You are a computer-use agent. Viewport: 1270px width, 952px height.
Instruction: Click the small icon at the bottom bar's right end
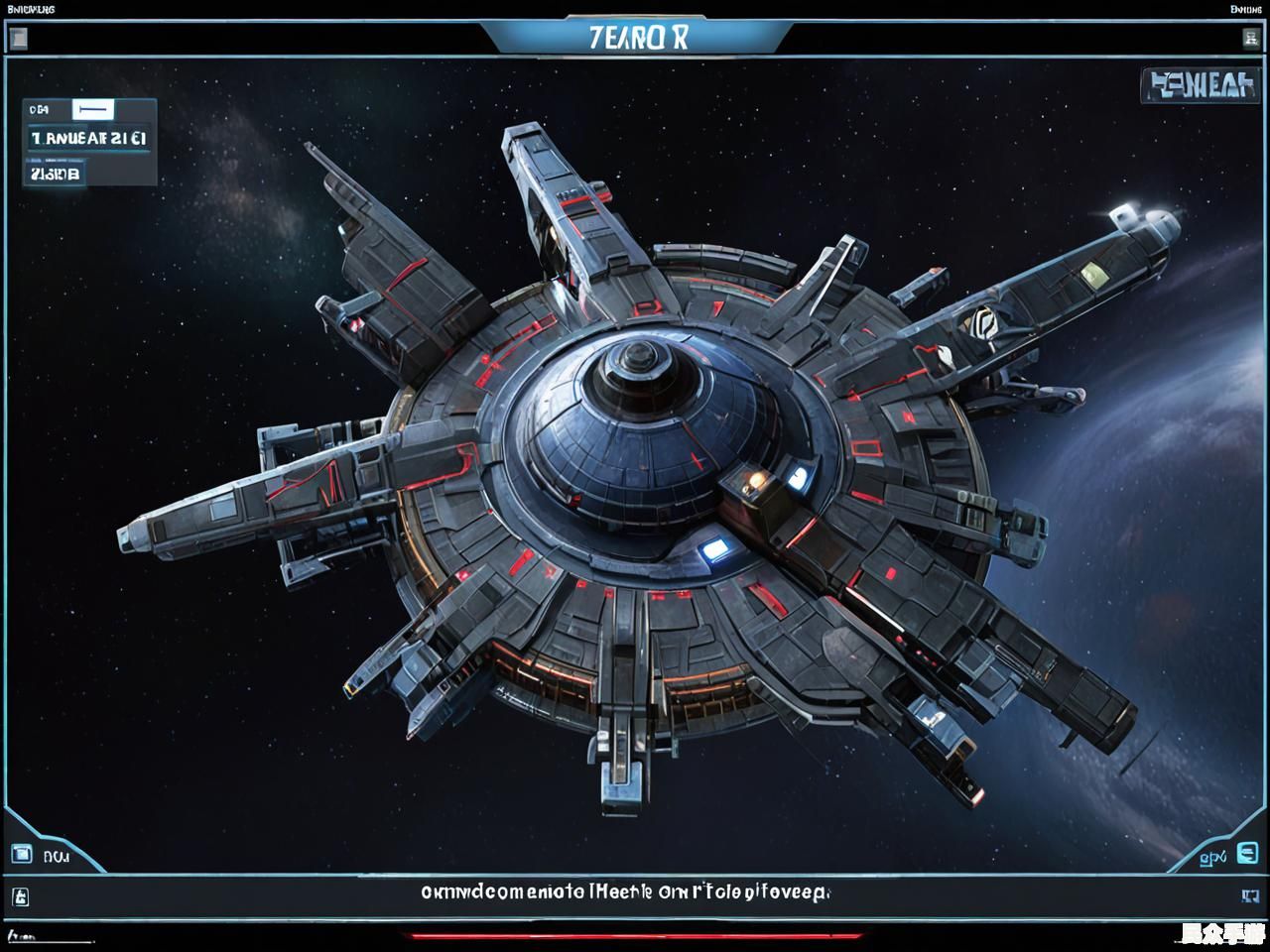(x=1250, y=896)
